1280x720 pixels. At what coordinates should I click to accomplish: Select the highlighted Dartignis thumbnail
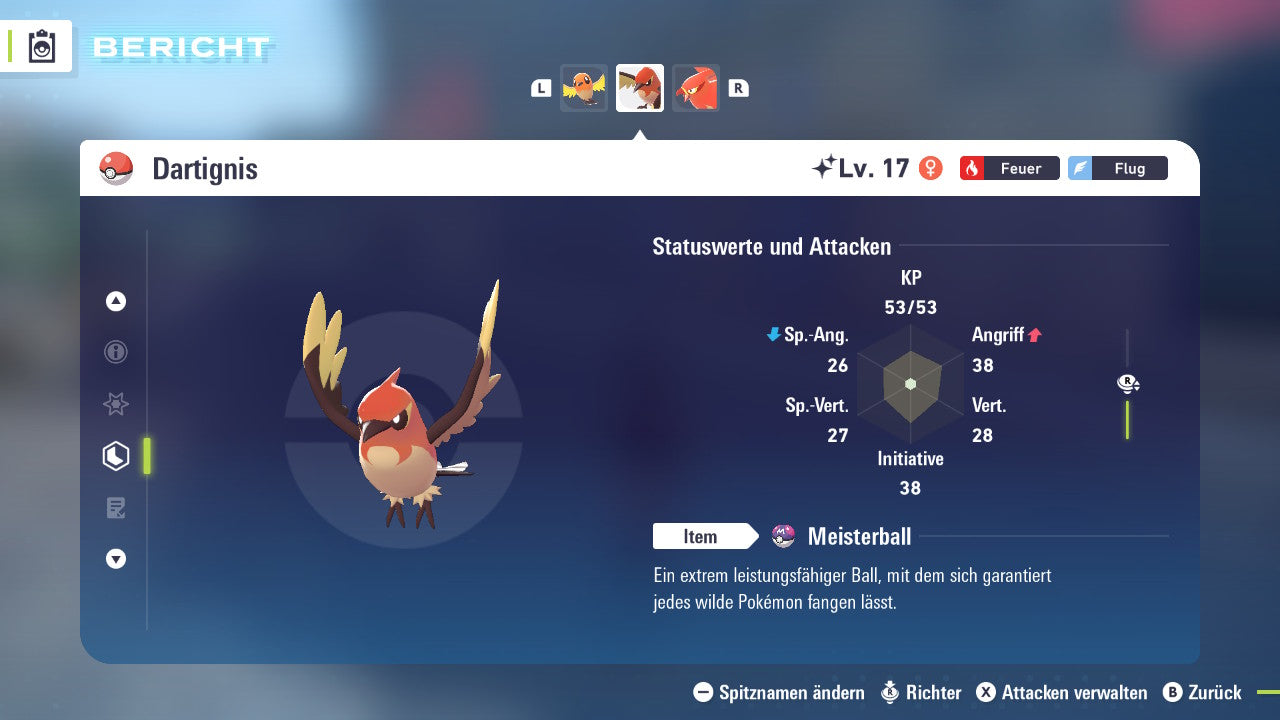(x=640, y=88)
